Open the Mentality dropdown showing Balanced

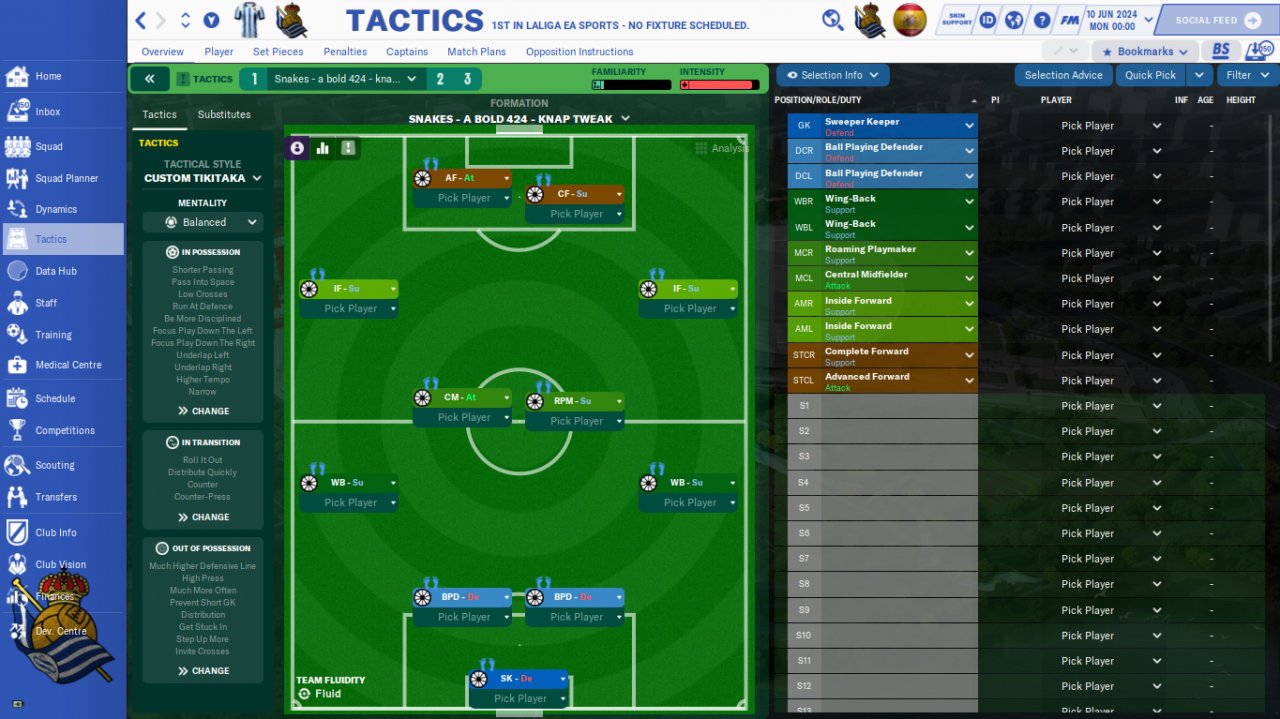(x=203, y=222)
